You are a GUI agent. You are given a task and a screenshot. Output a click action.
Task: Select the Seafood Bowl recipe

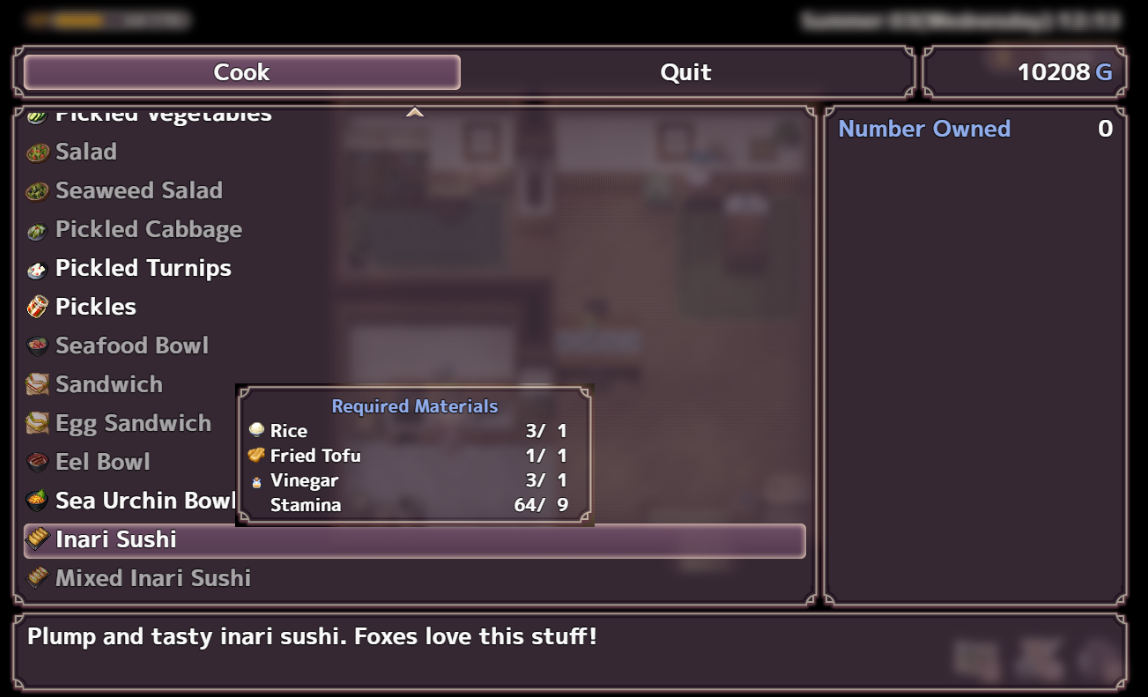[132, 346]
